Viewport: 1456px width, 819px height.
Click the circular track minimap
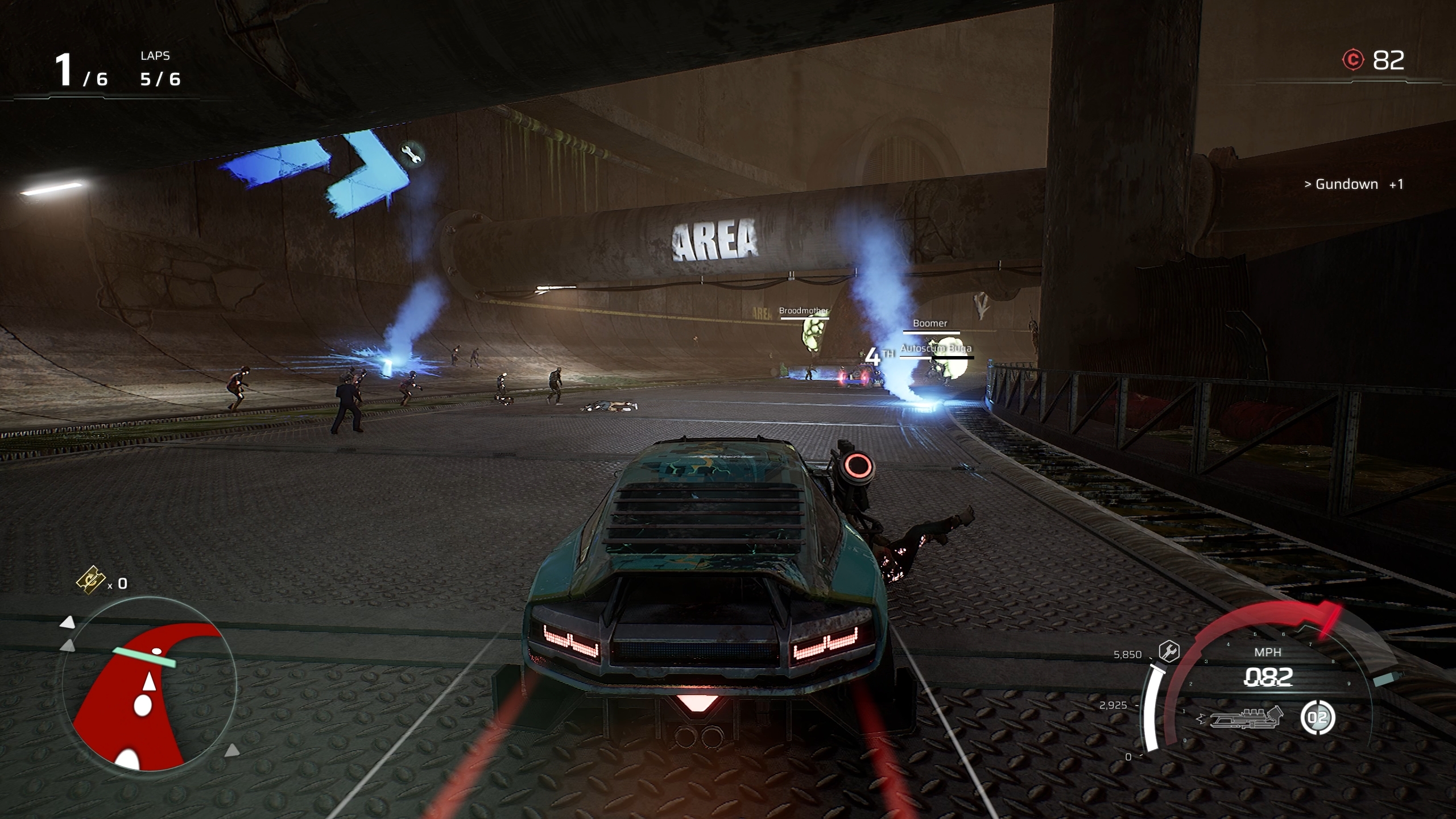tap(149, 684)
